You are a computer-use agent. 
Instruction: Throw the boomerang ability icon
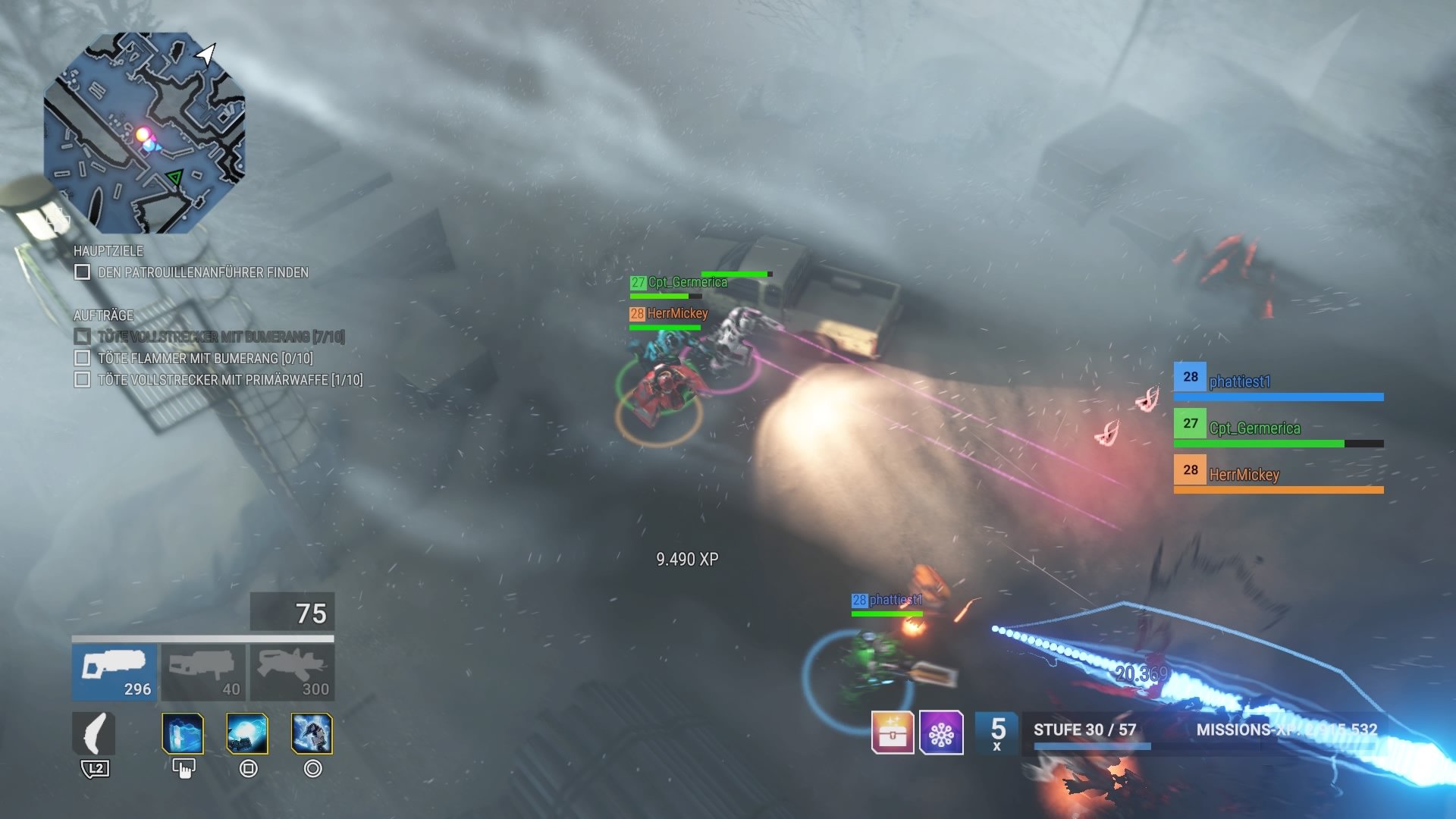coord(94,734)
